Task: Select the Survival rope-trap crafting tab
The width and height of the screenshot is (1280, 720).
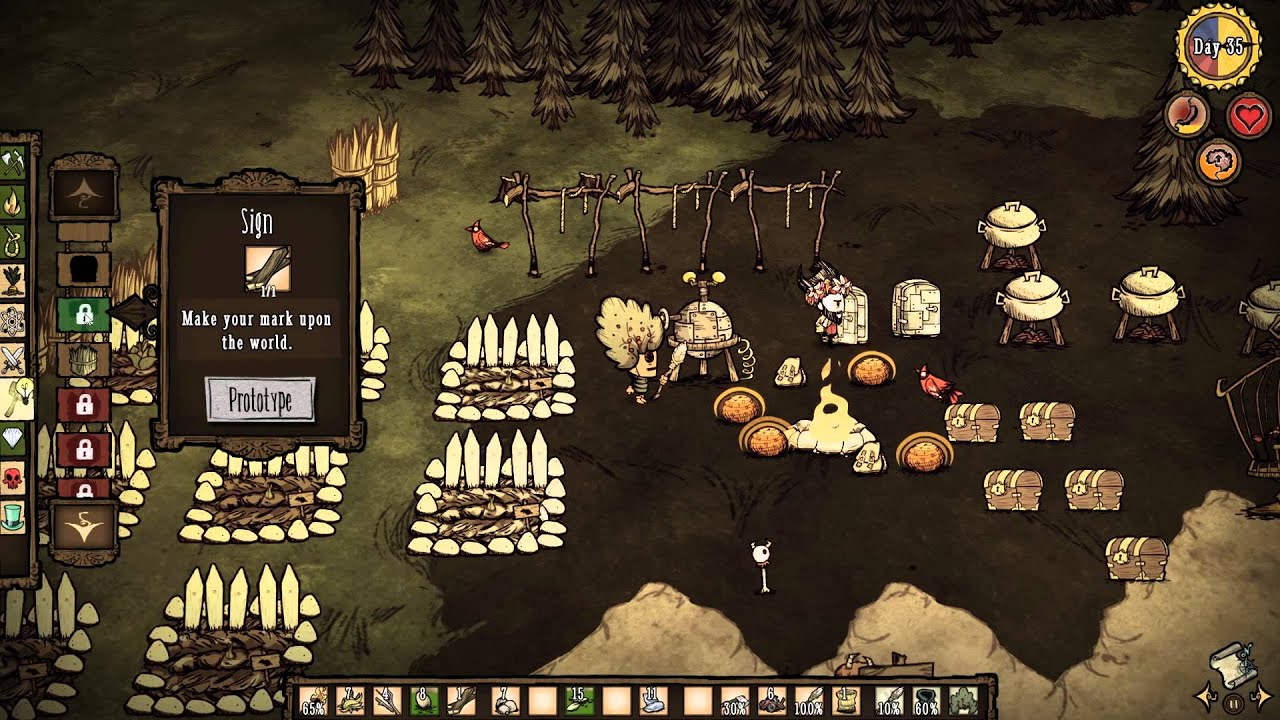Action: (x=13, y=242)
